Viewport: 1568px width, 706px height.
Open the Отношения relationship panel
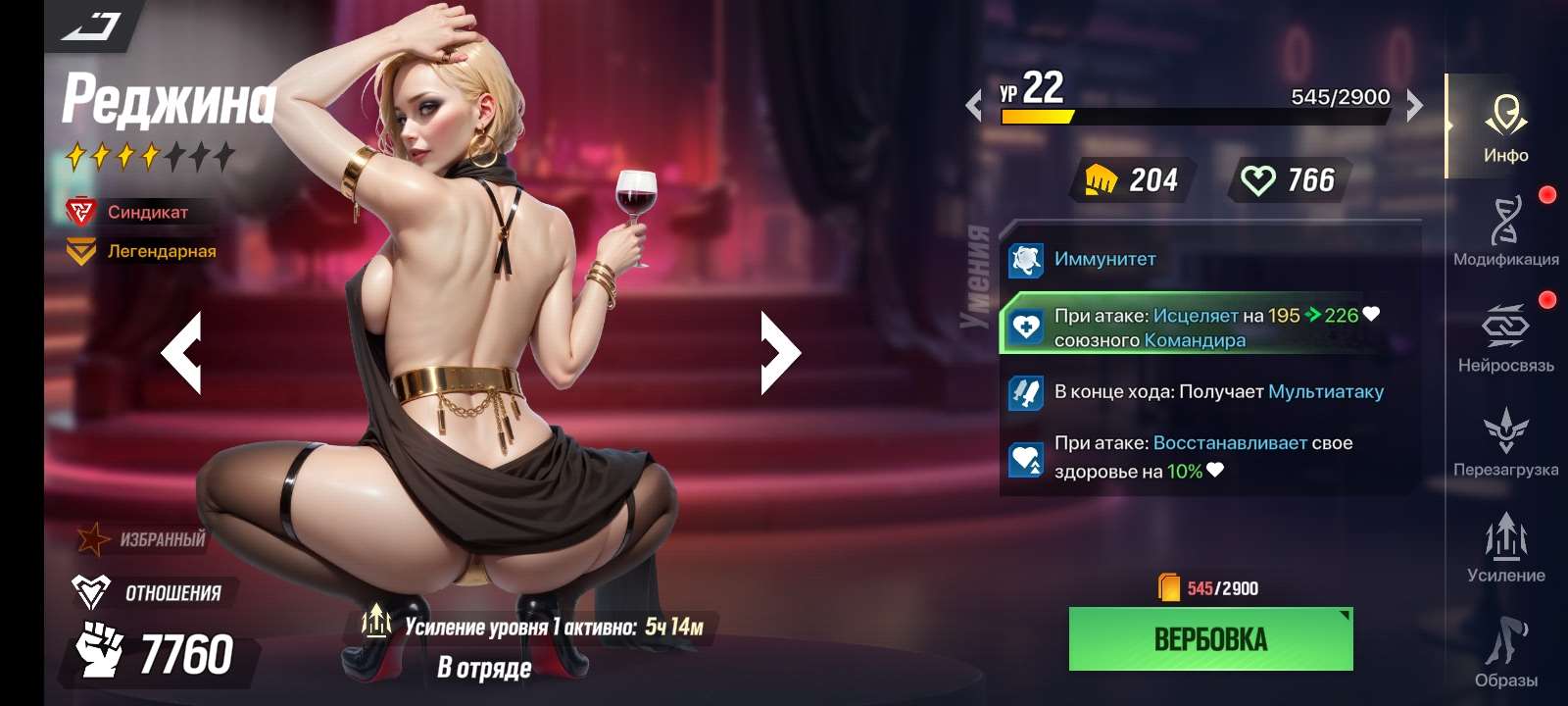pyautogui.click(x=147, y=590)
